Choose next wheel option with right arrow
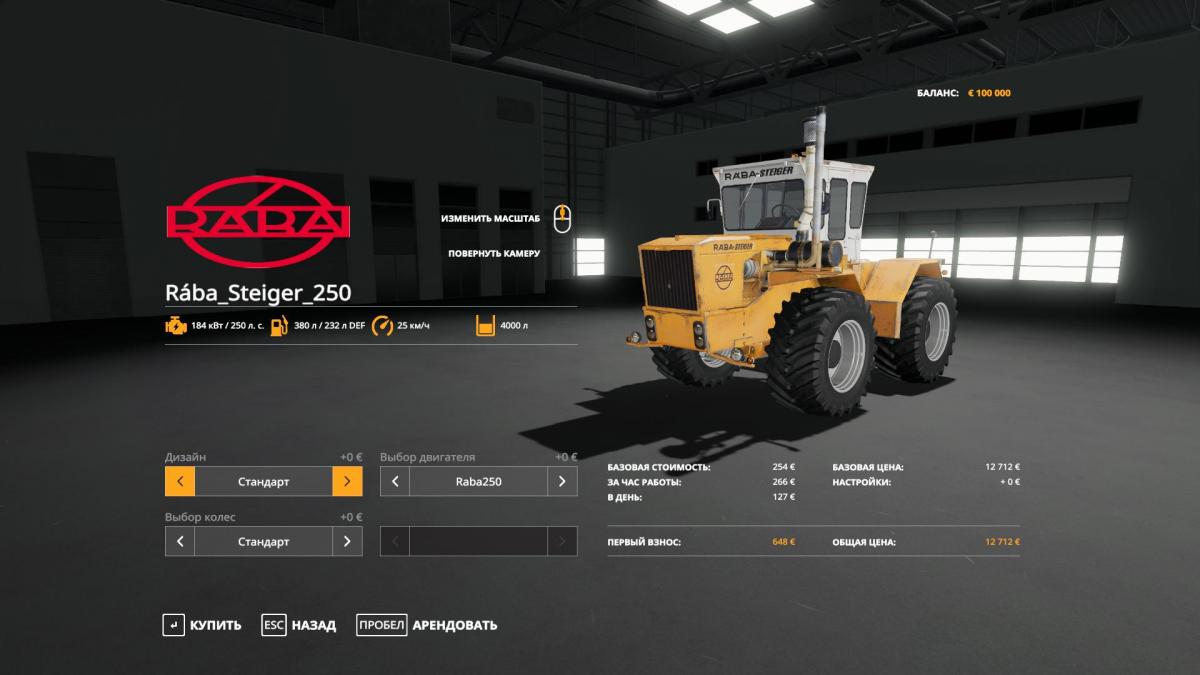This screenshot has width=1200, height=675. point(347,541)
